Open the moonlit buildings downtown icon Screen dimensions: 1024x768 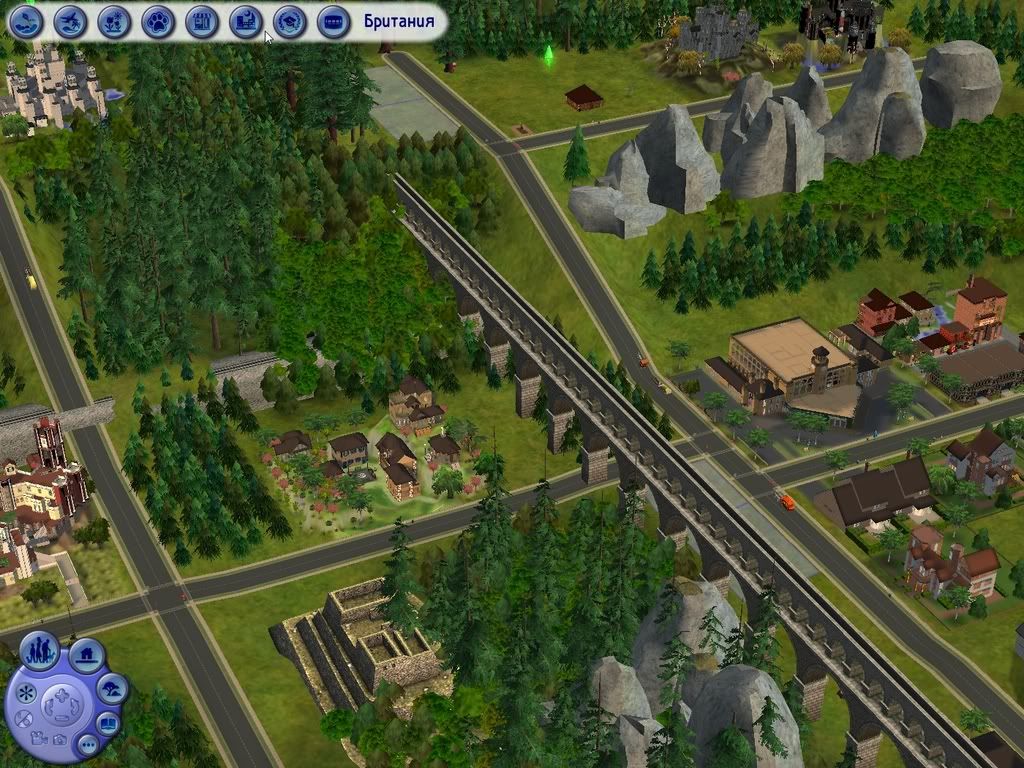click(245, 20)
